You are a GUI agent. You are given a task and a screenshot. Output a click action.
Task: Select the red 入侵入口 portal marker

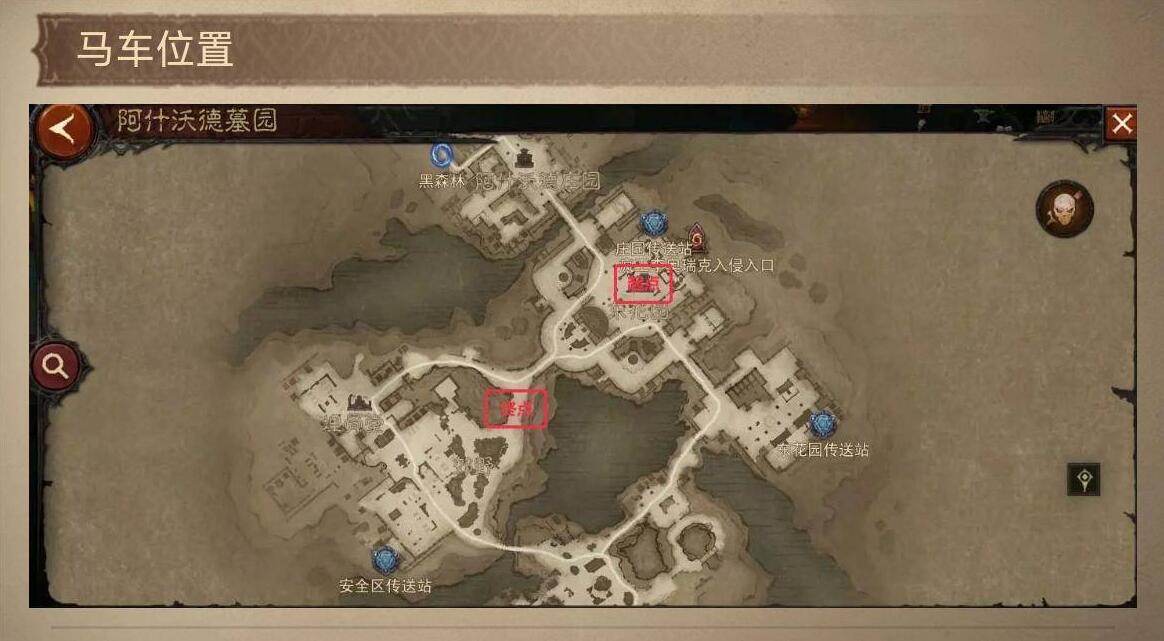(x=696, y=238)
